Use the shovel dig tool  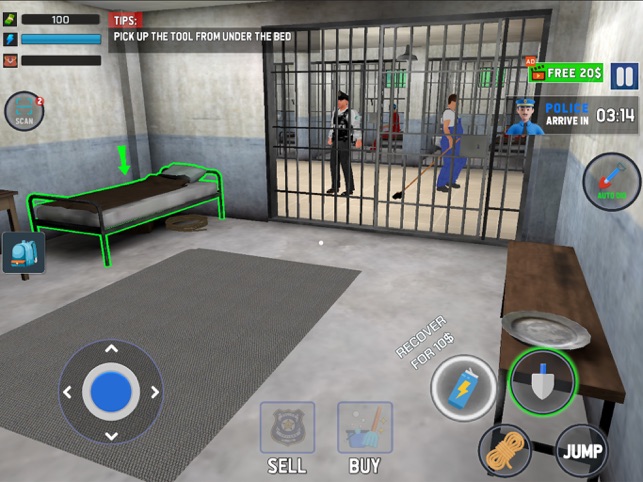[x=542, y=381]
